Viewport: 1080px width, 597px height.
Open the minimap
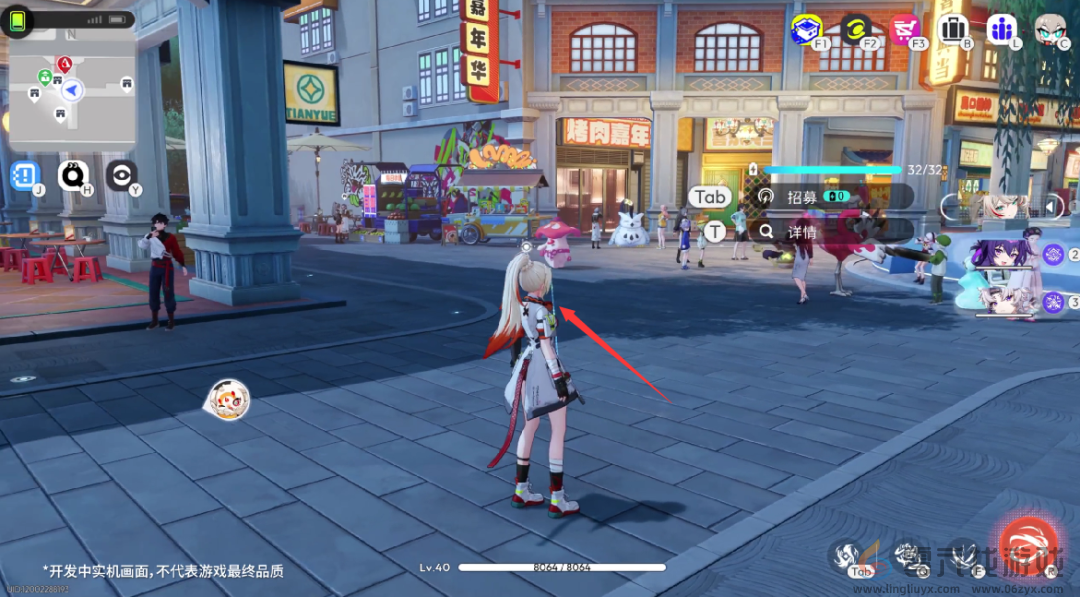click(x=71, y=92)
